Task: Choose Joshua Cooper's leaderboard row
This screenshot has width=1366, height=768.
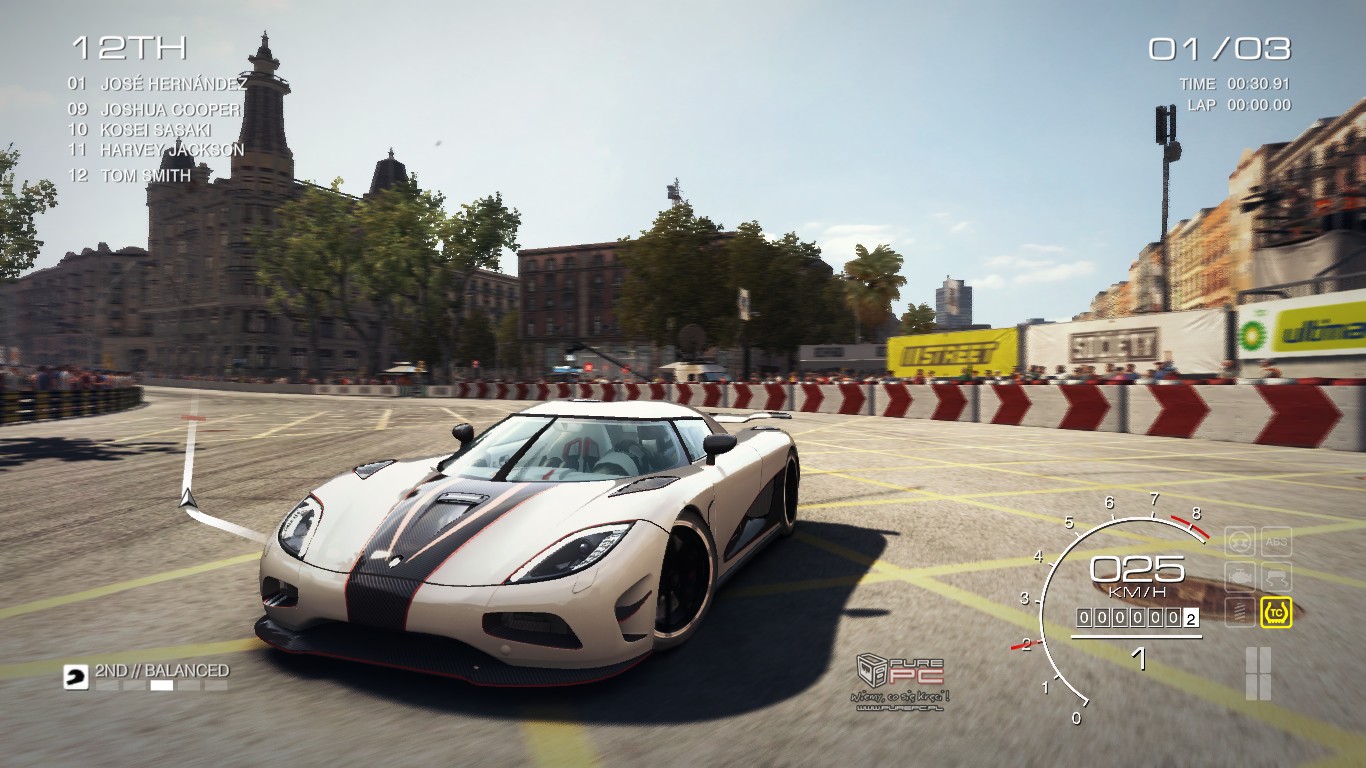Action: coord(170,110)
